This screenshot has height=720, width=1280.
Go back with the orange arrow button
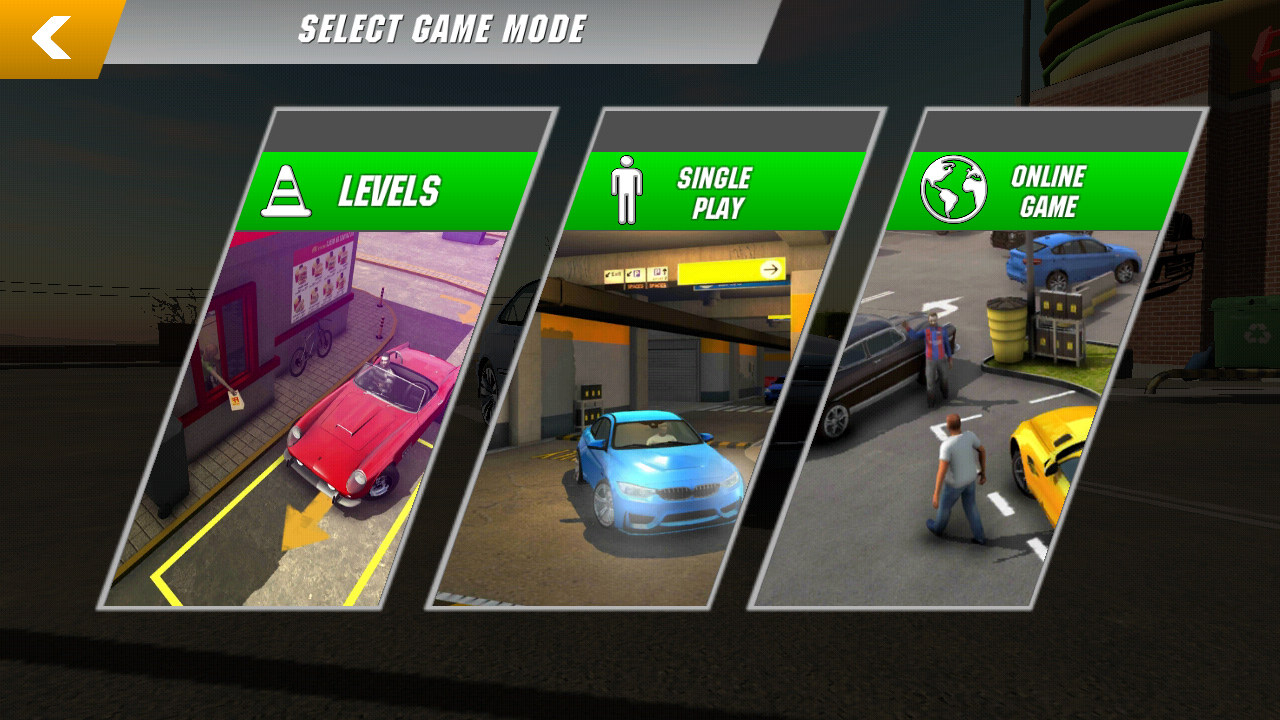click(x=52, y=37)
